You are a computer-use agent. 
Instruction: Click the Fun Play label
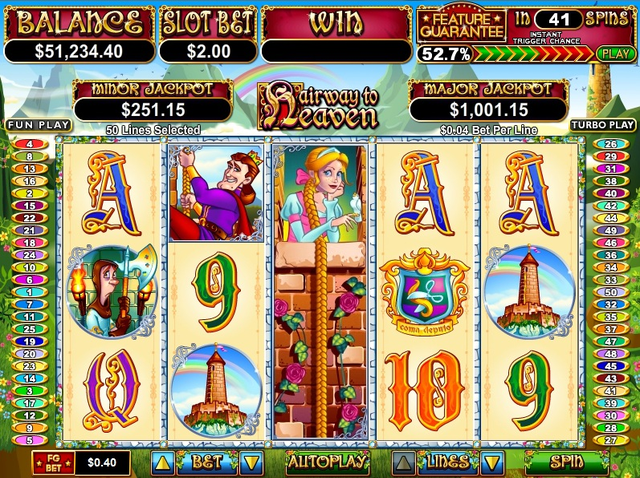(x=26, y=125)
